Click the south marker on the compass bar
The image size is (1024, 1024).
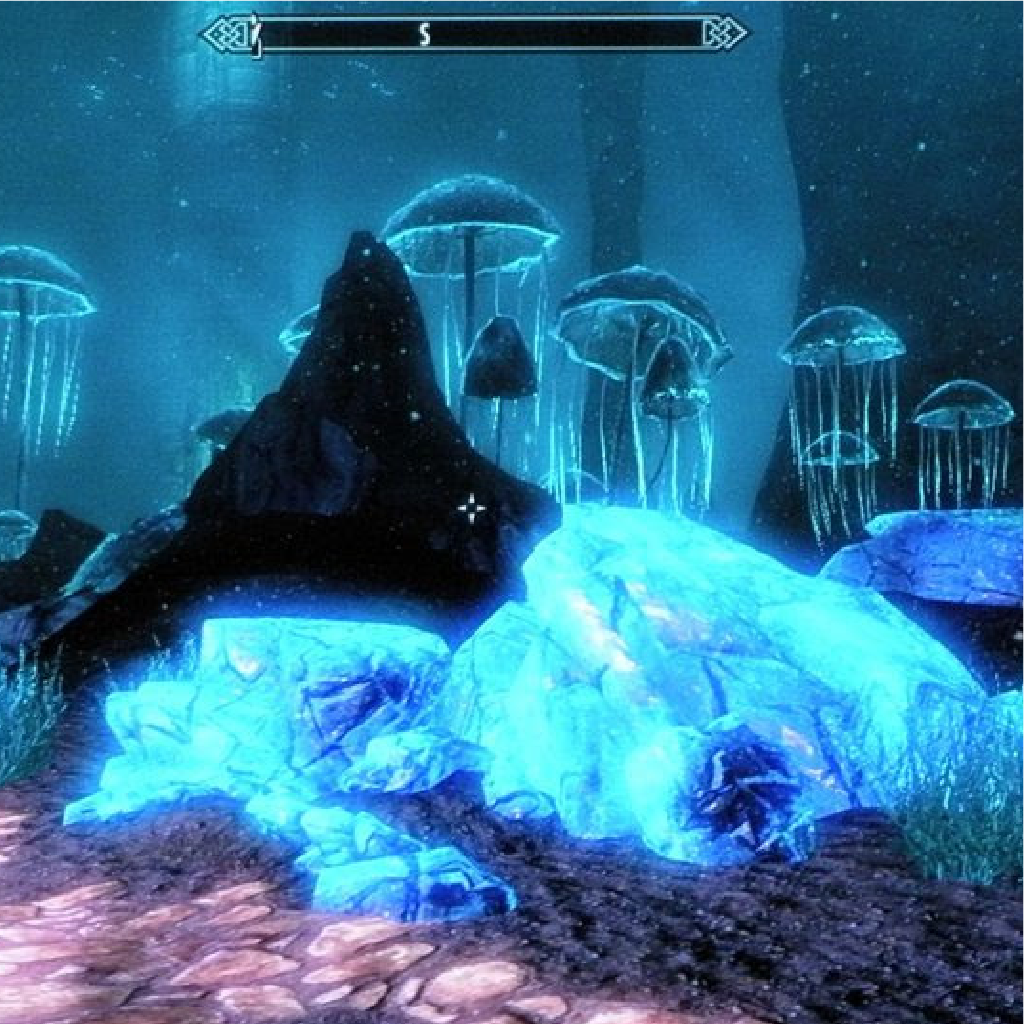point(424,35)
